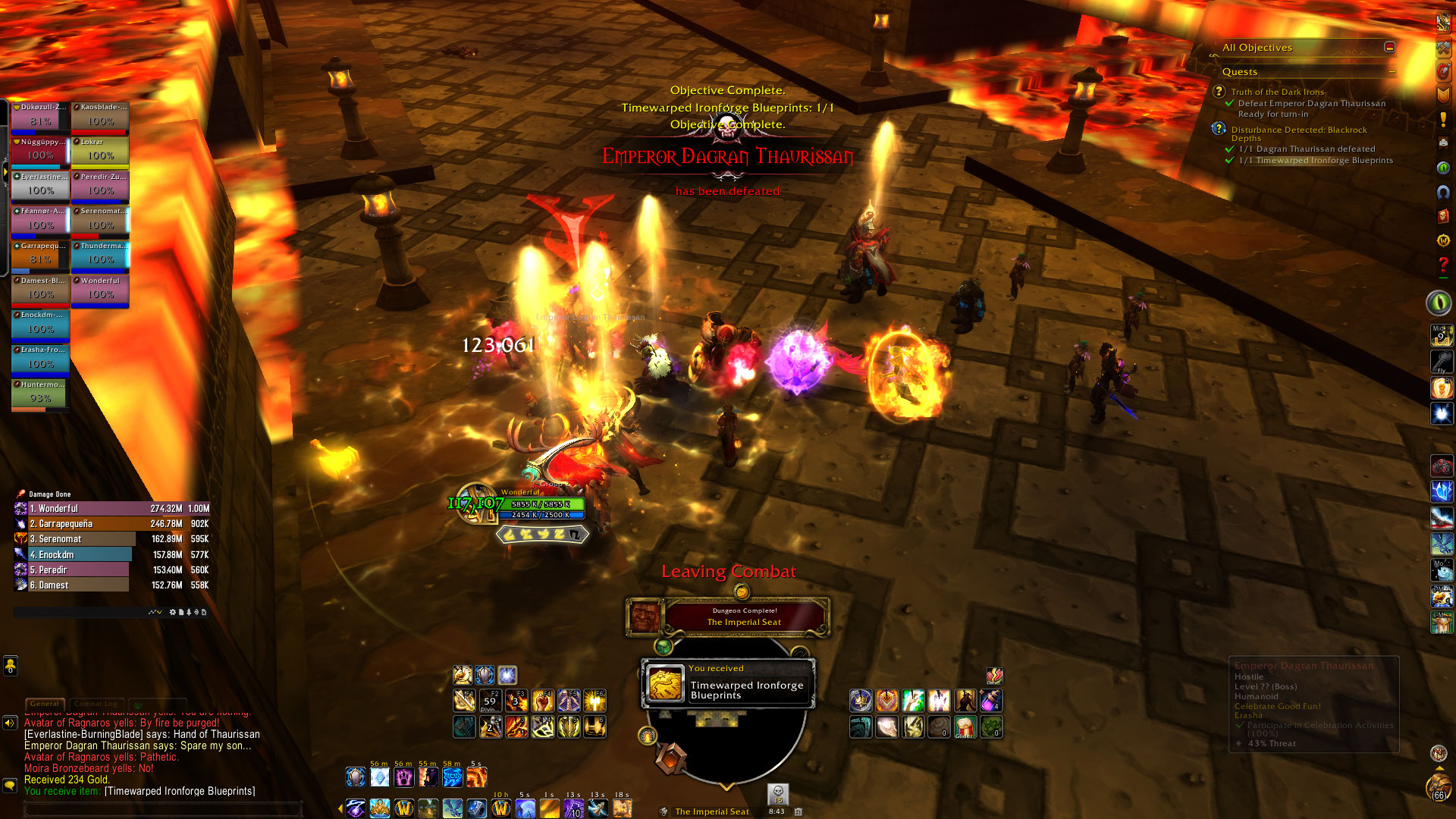Open the red question mark help button
Image resolution: width=1456 pixels, height=819 pixels.
pos(1442,265)
